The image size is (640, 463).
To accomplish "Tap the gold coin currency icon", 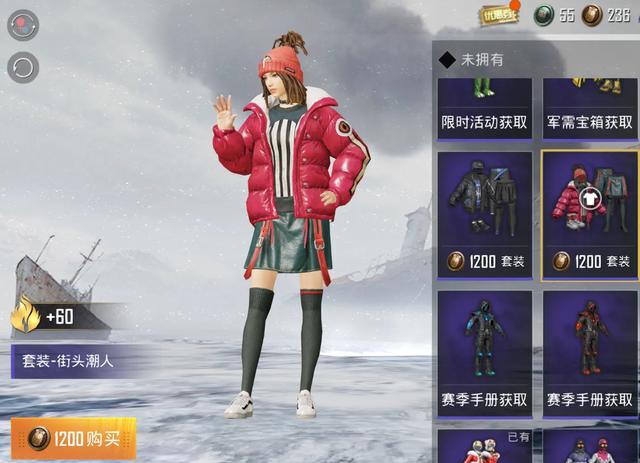I will tap(592, 14).
